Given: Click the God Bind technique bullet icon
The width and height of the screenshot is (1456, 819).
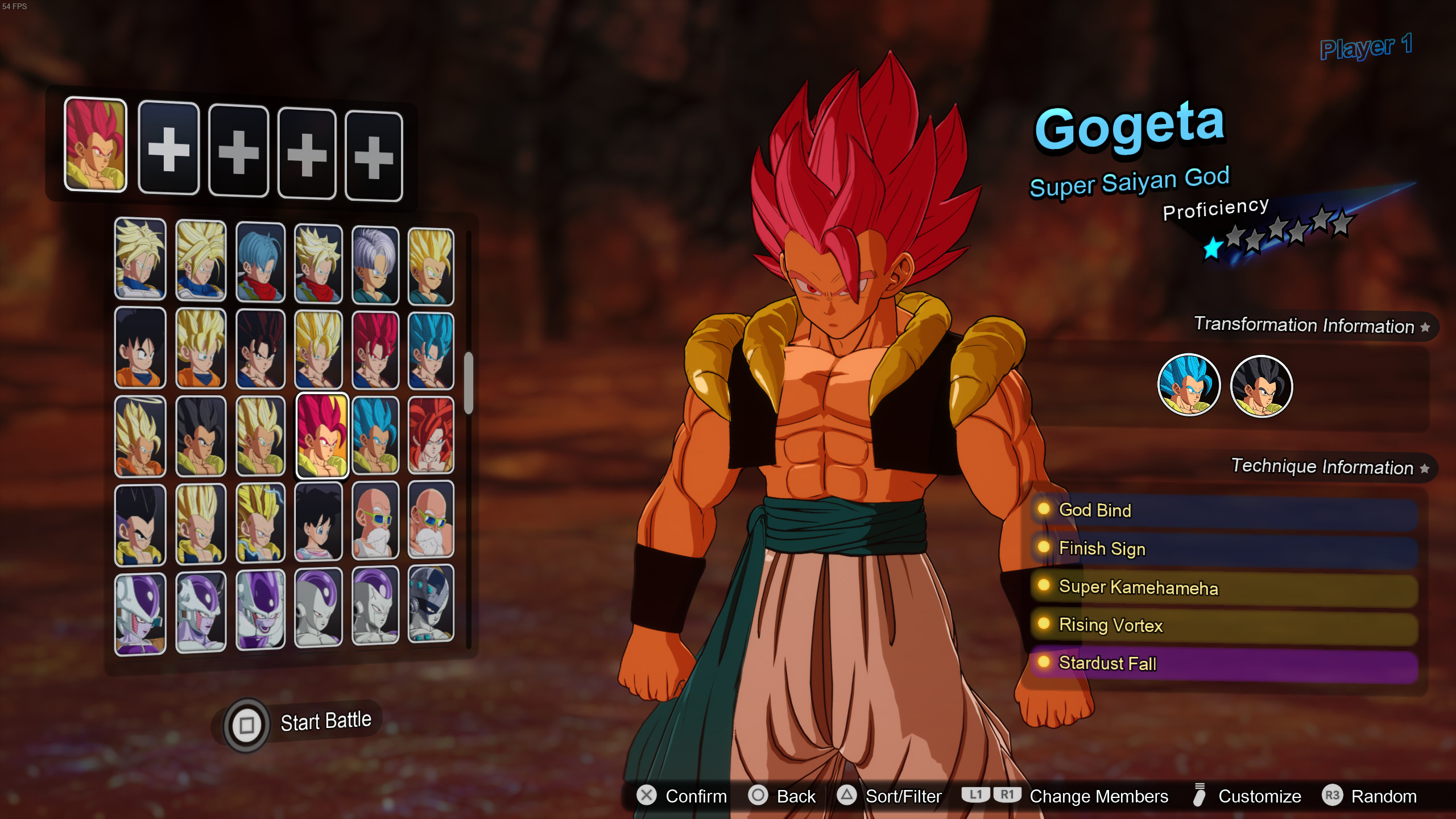Looking at the screenshot, I should point(1045,510).
